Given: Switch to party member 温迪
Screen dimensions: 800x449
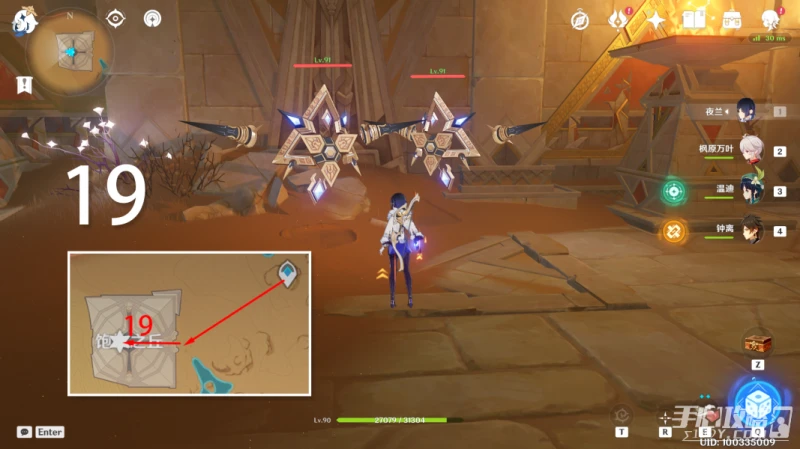Looking at the screenshot, I should 748,190.
